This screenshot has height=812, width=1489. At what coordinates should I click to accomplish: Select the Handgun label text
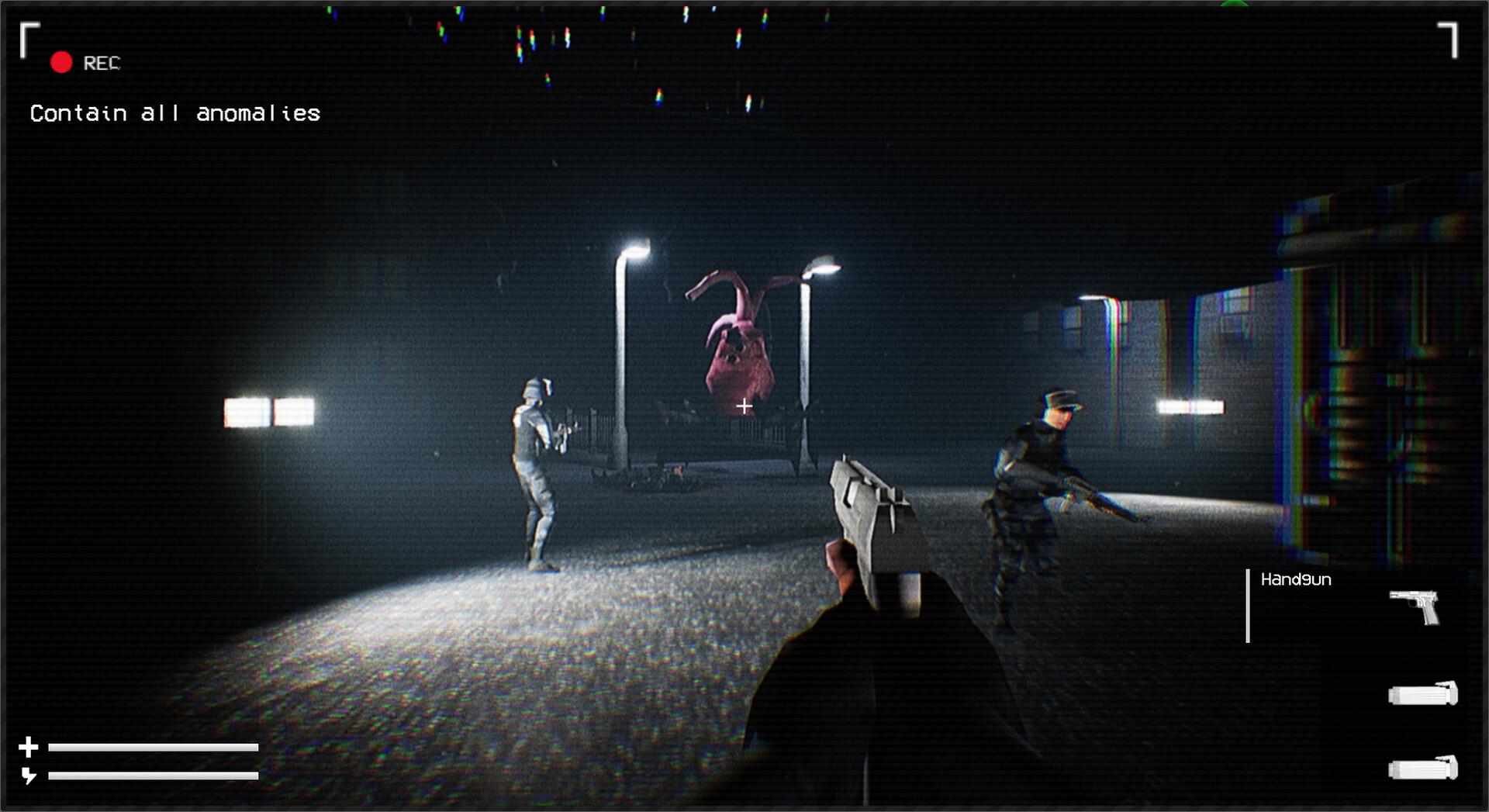(1295, 579)
